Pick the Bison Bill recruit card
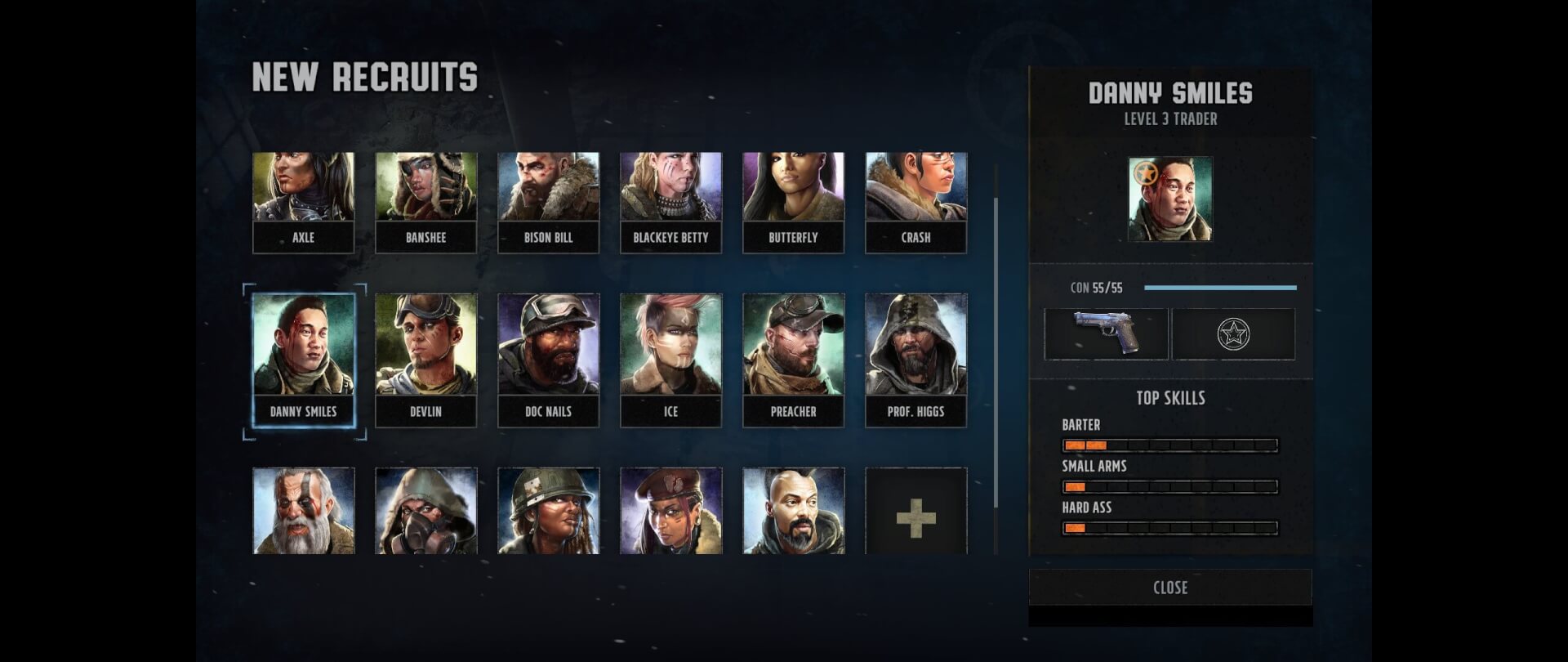1568x662 pixels. [x=548, y=202]
